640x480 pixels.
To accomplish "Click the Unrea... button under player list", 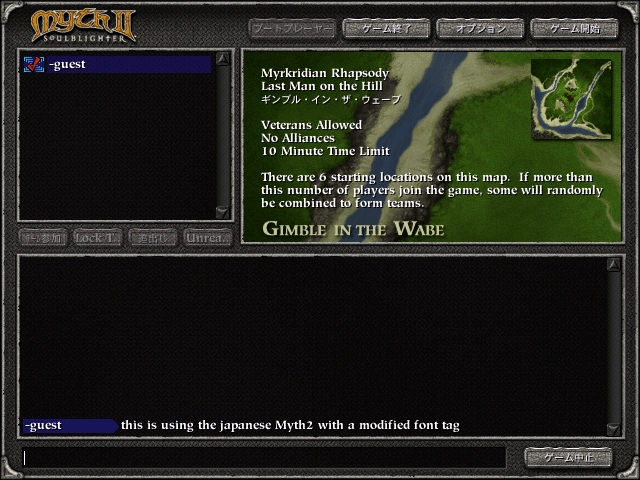I will 208,238.
